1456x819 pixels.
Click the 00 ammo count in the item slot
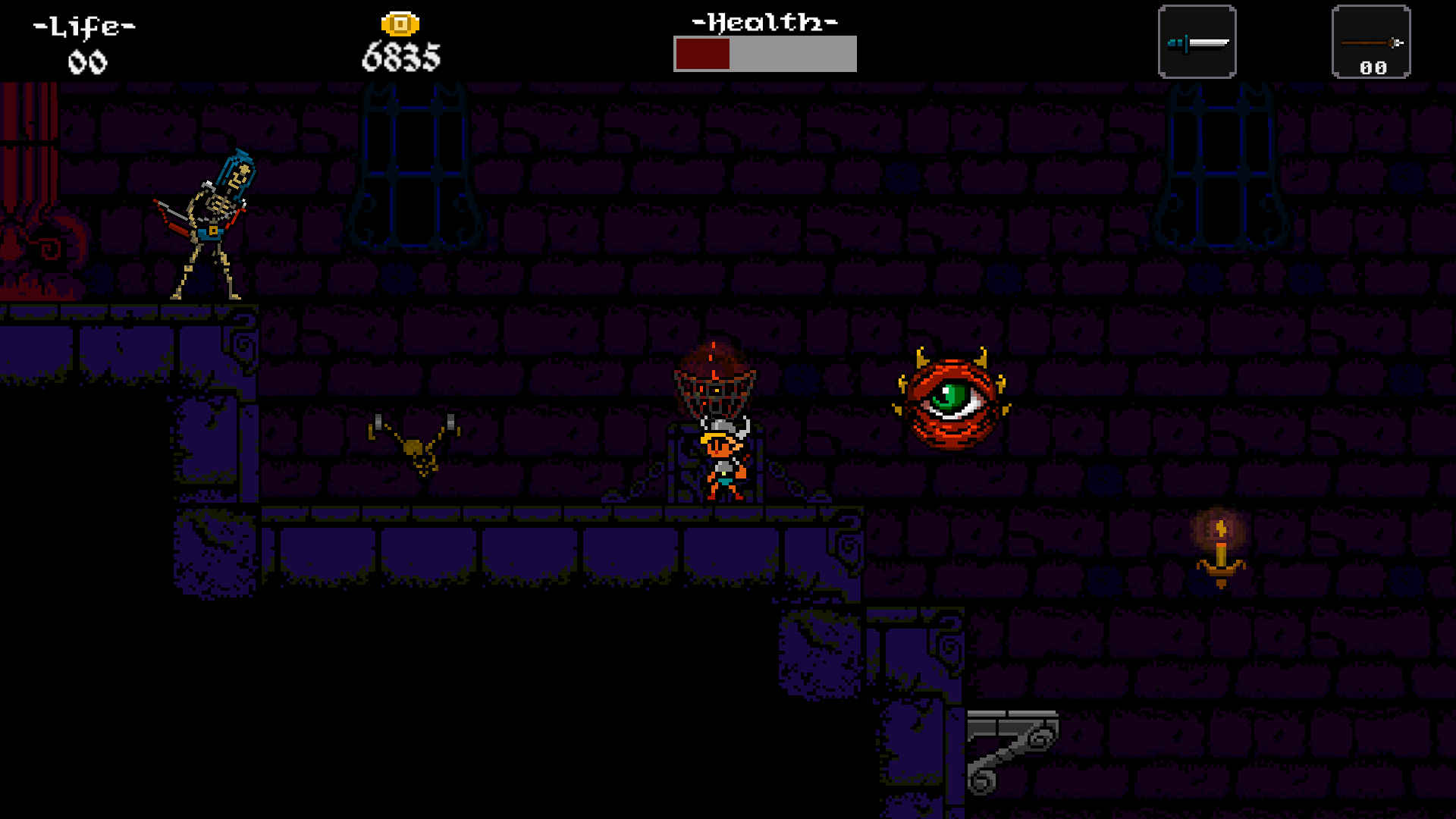coord(1373,68)
